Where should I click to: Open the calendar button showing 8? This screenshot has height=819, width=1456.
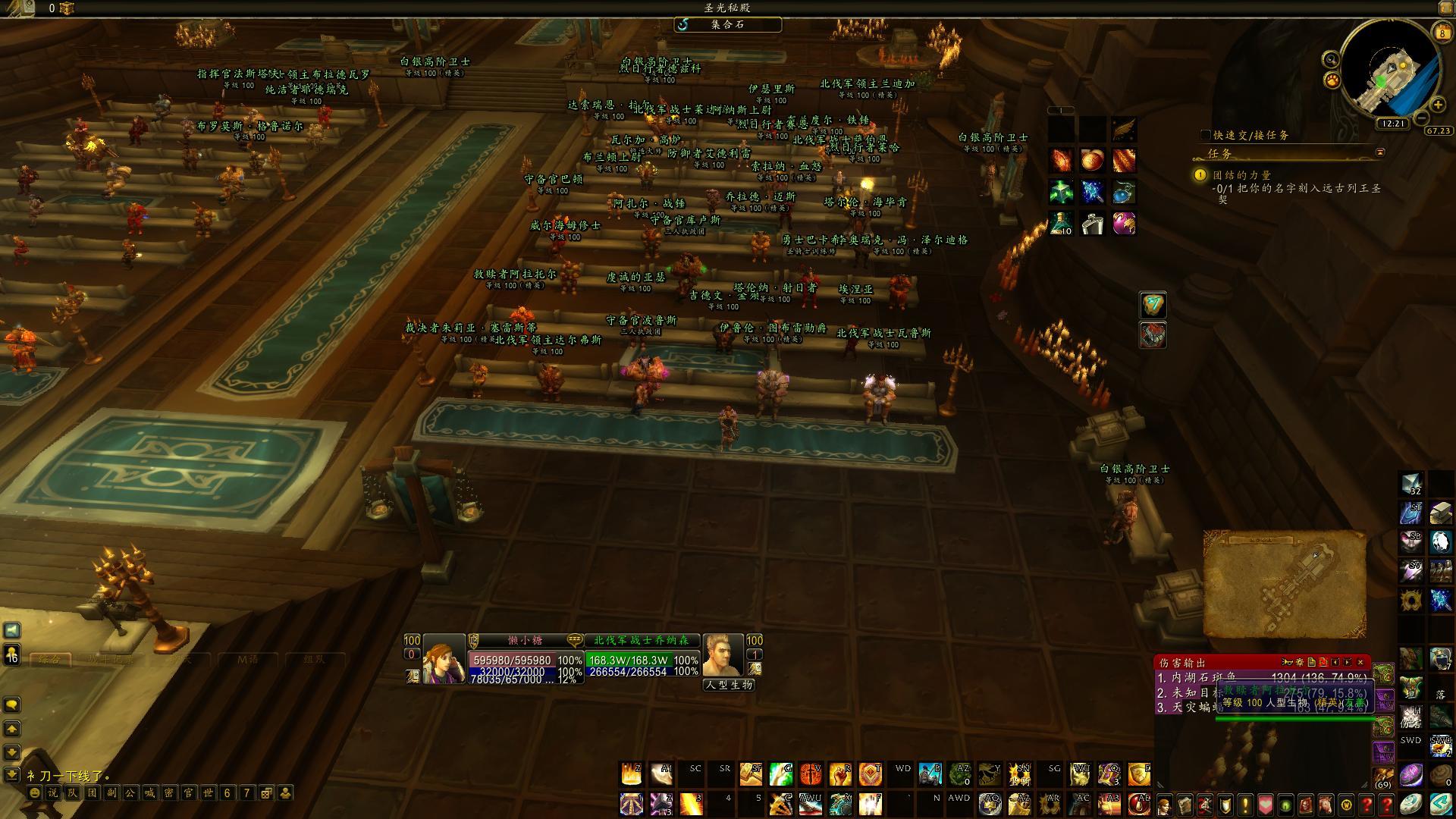pos(1442,32)
